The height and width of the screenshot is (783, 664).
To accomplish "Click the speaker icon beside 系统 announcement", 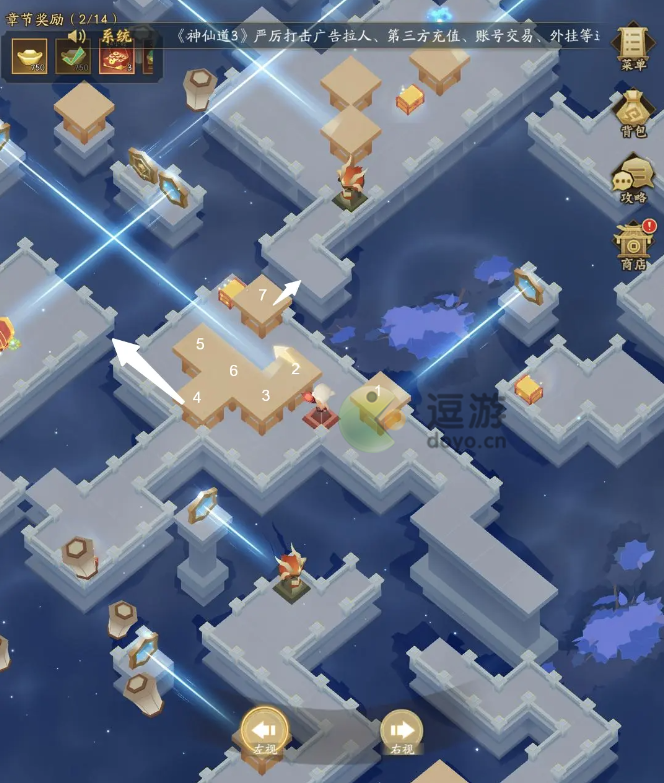I will coord(76,36).
